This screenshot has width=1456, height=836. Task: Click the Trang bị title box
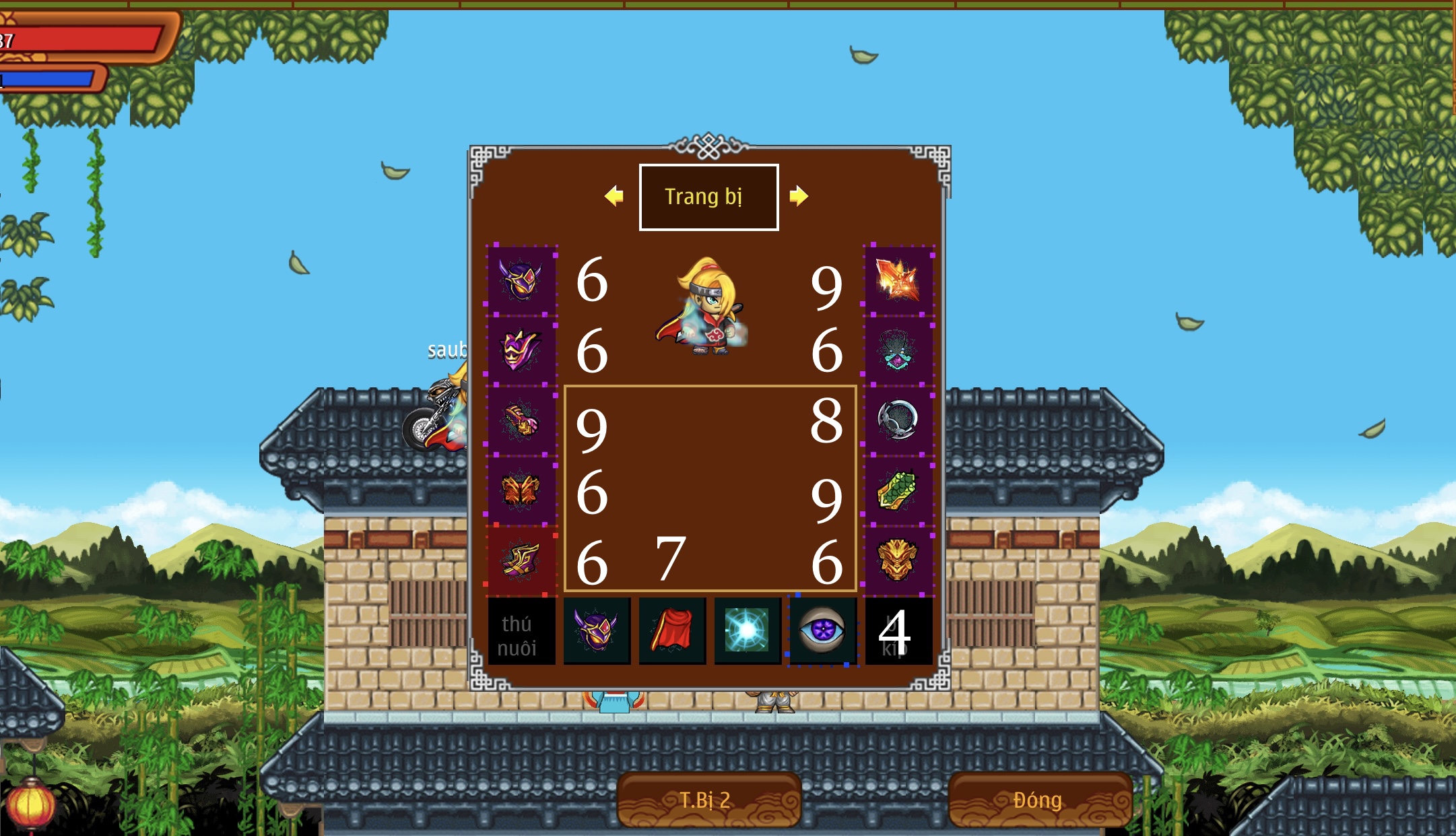tap(707, 196)
